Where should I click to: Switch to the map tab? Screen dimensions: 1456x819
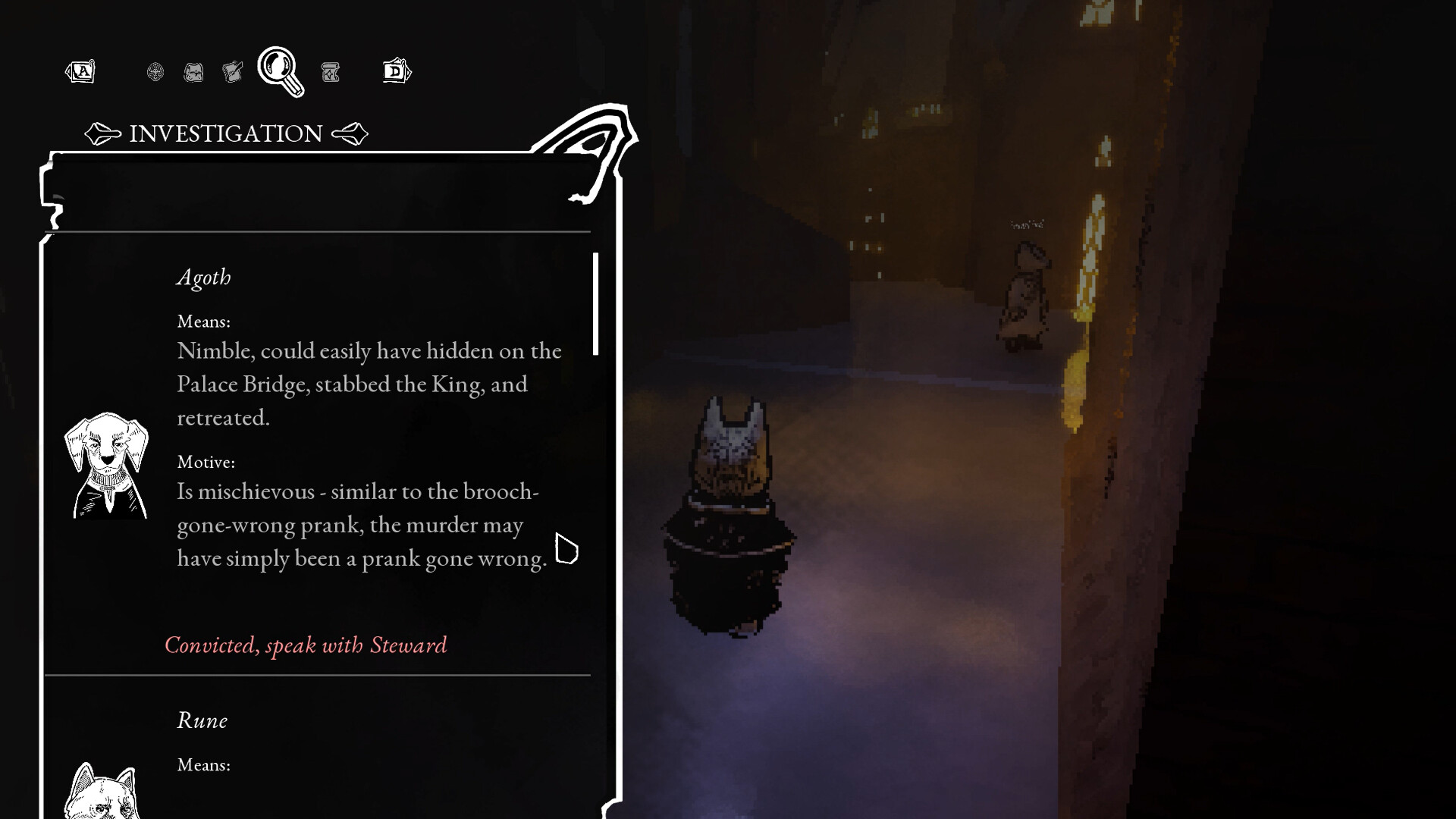pos(193,72)
